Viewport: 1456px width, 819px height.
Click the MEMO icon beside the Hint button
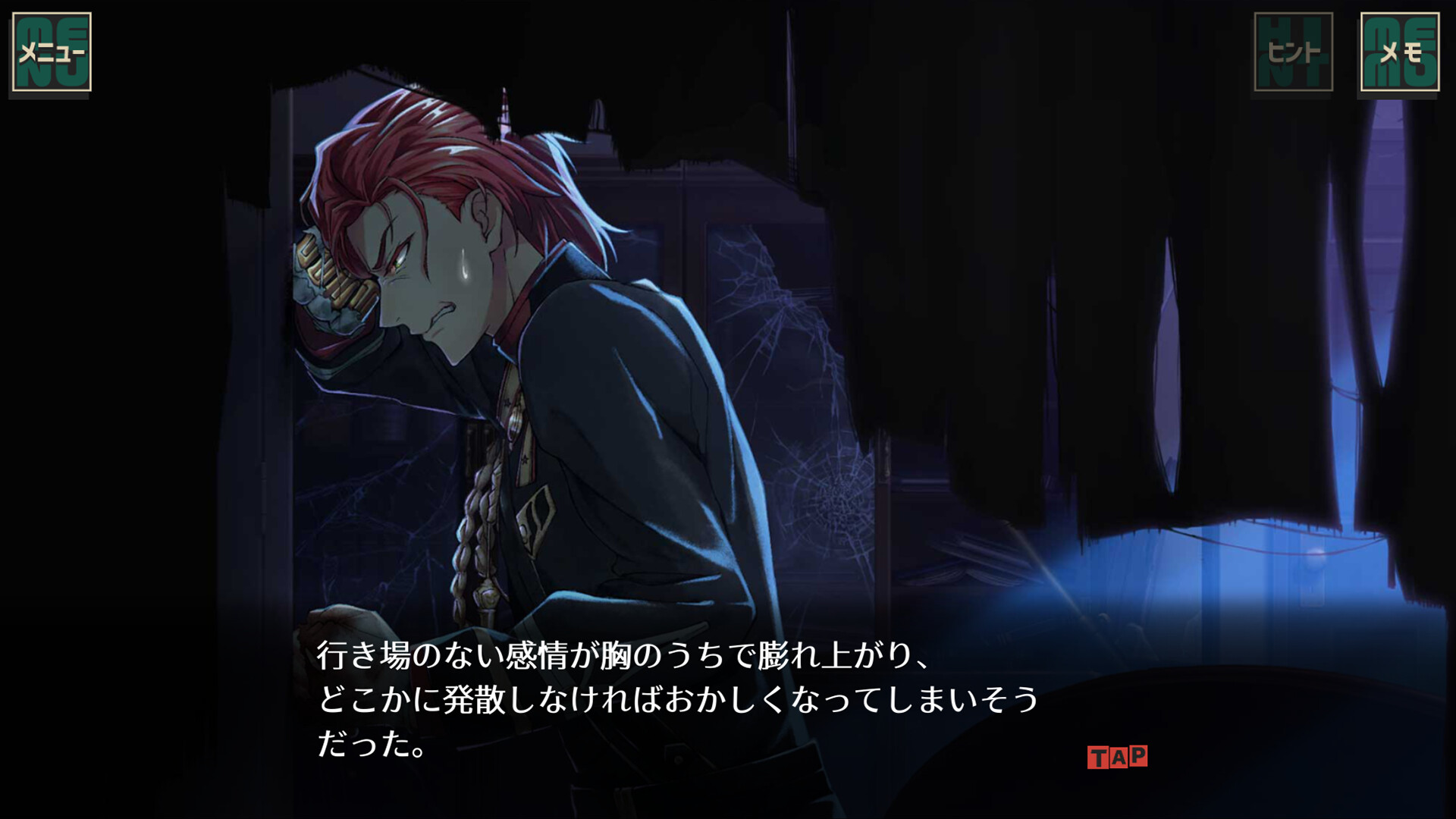pyautogui.click(x=1401, y=52)
